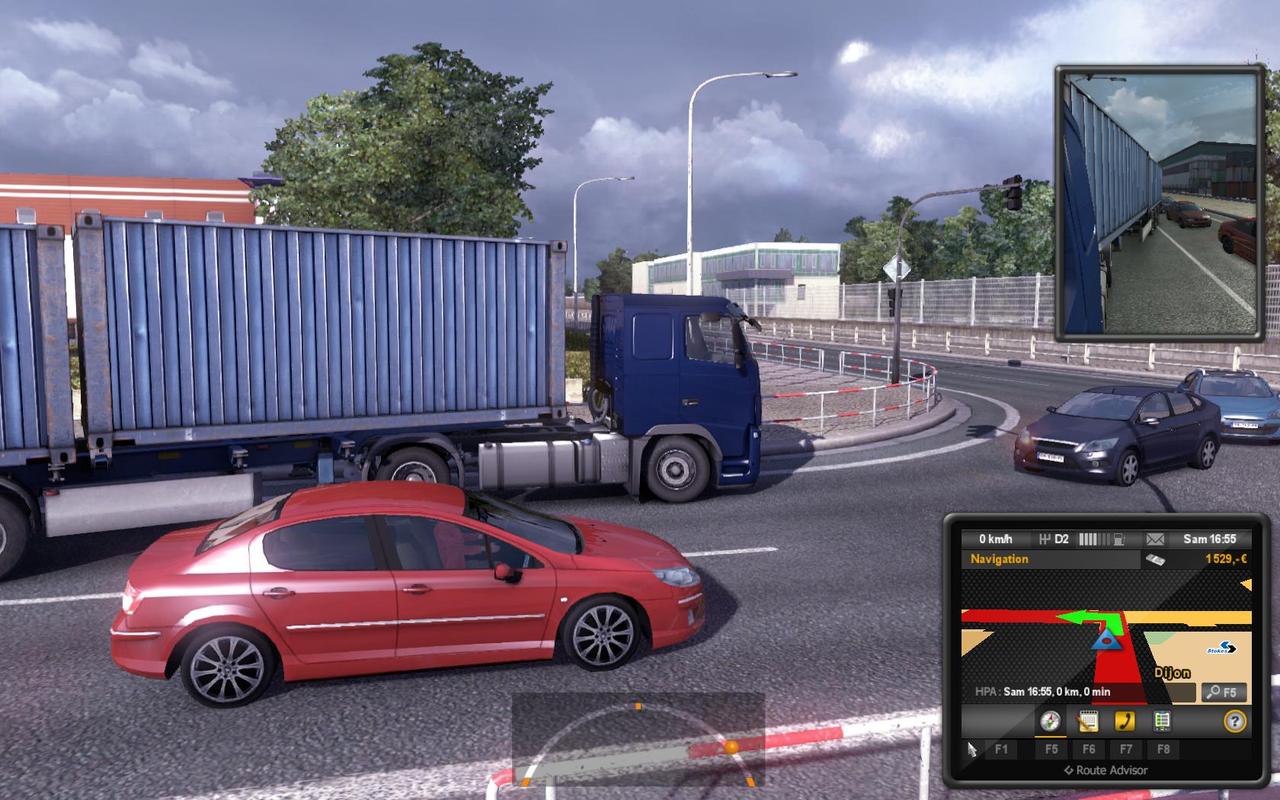Show the green checklist info tab
This screenshot has height=800, width=1280.
[x=1162, y=721]
